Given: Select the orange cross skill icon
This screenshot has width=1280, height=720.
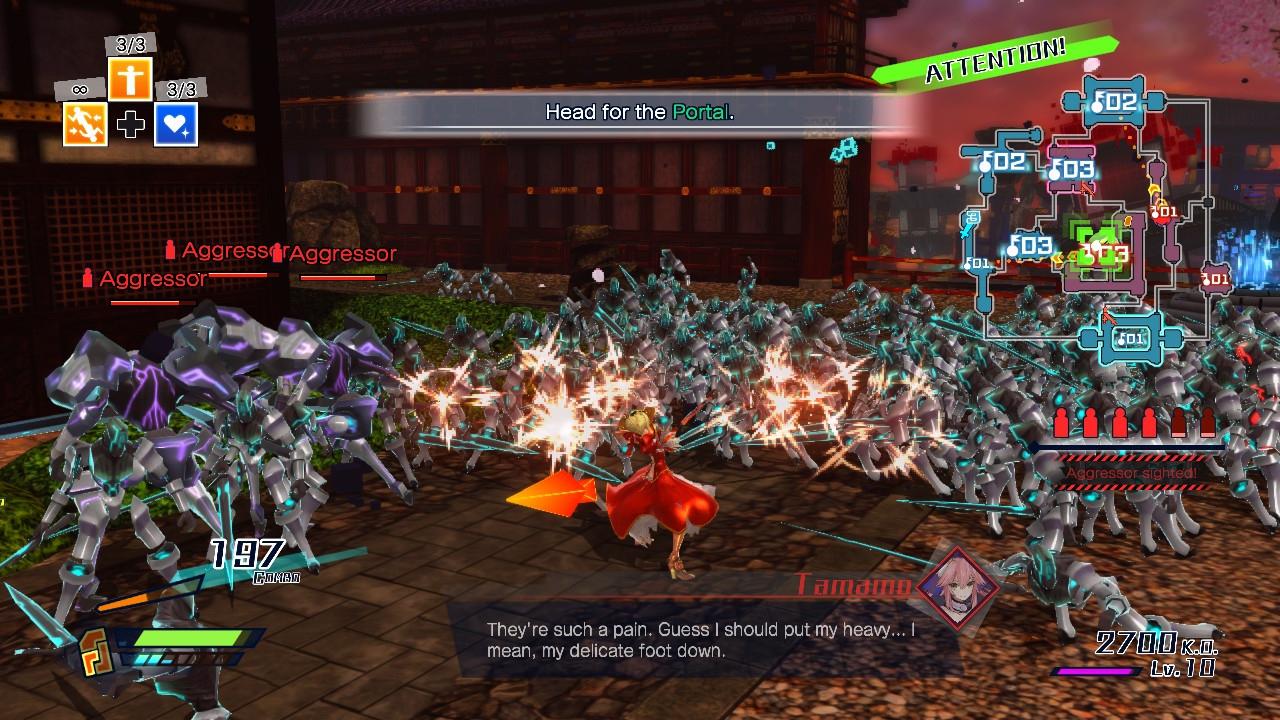Looking at the screenshot, I should pos(130,79).
